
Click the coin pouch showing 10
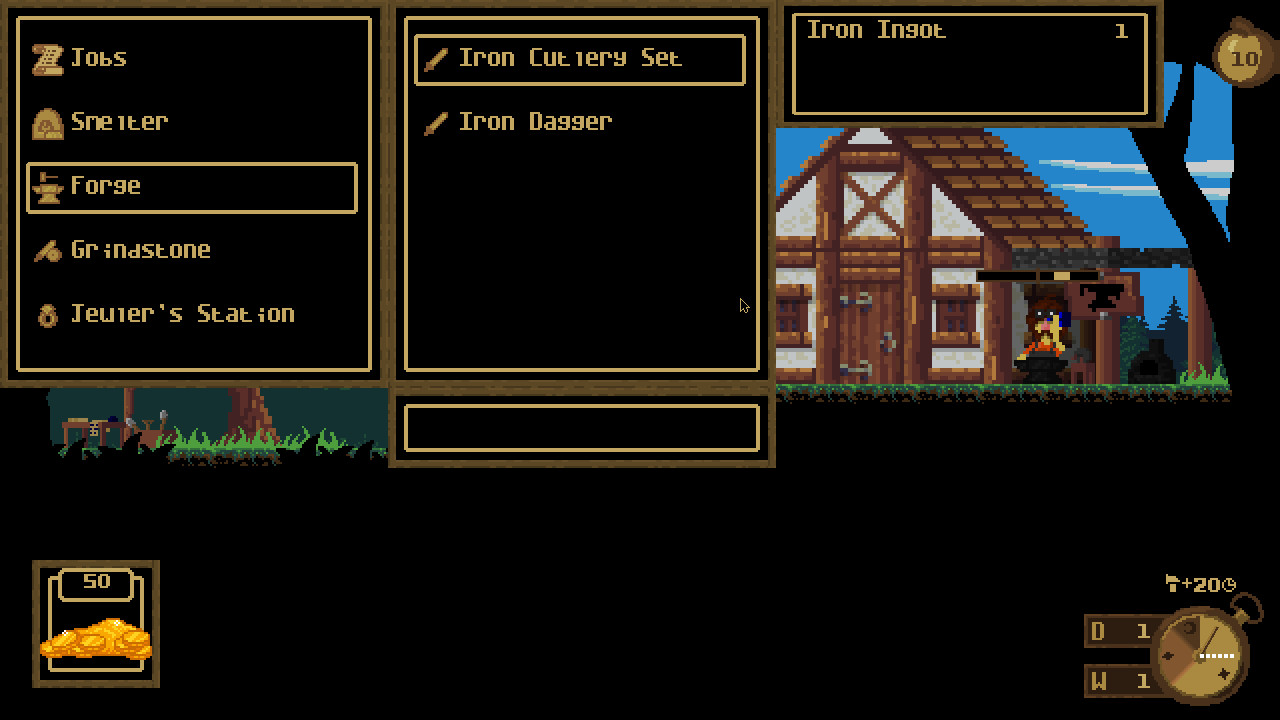[x=1245, y=58]
